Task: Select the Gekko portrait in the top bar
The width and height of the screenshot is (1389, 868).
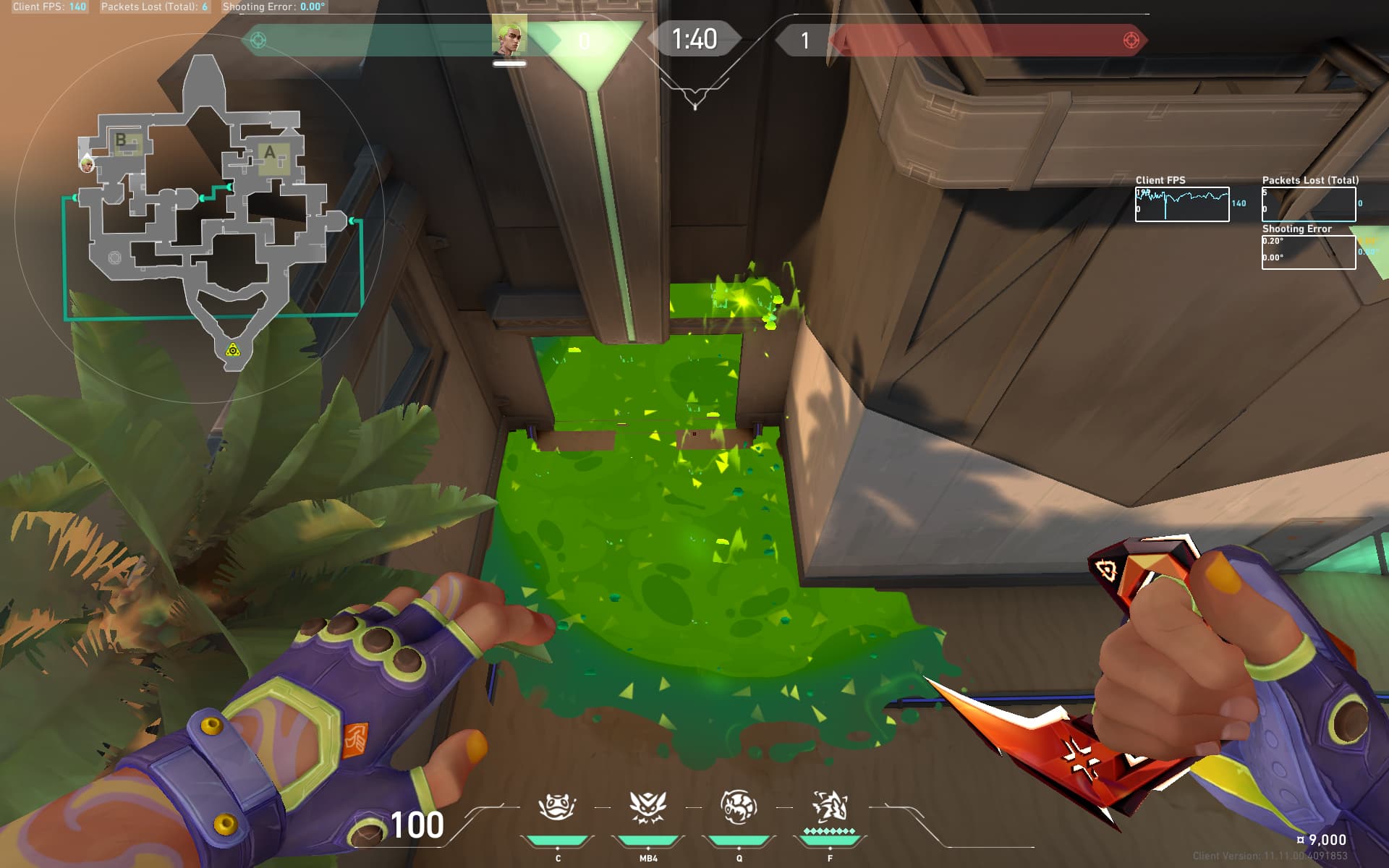Action: [x=509, y=38]
